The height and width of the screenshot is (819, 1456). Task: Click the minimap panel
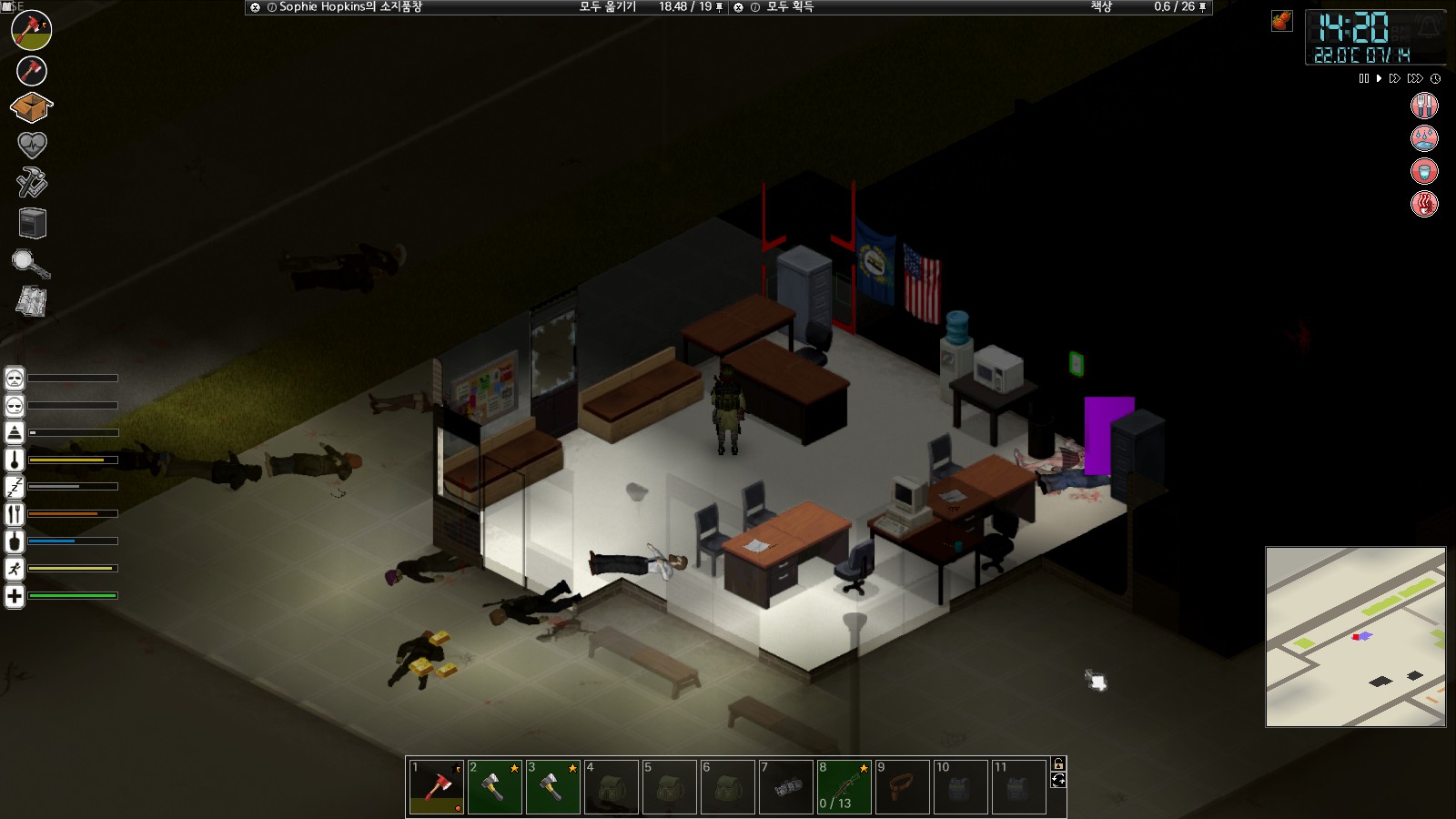(1355, 637)
